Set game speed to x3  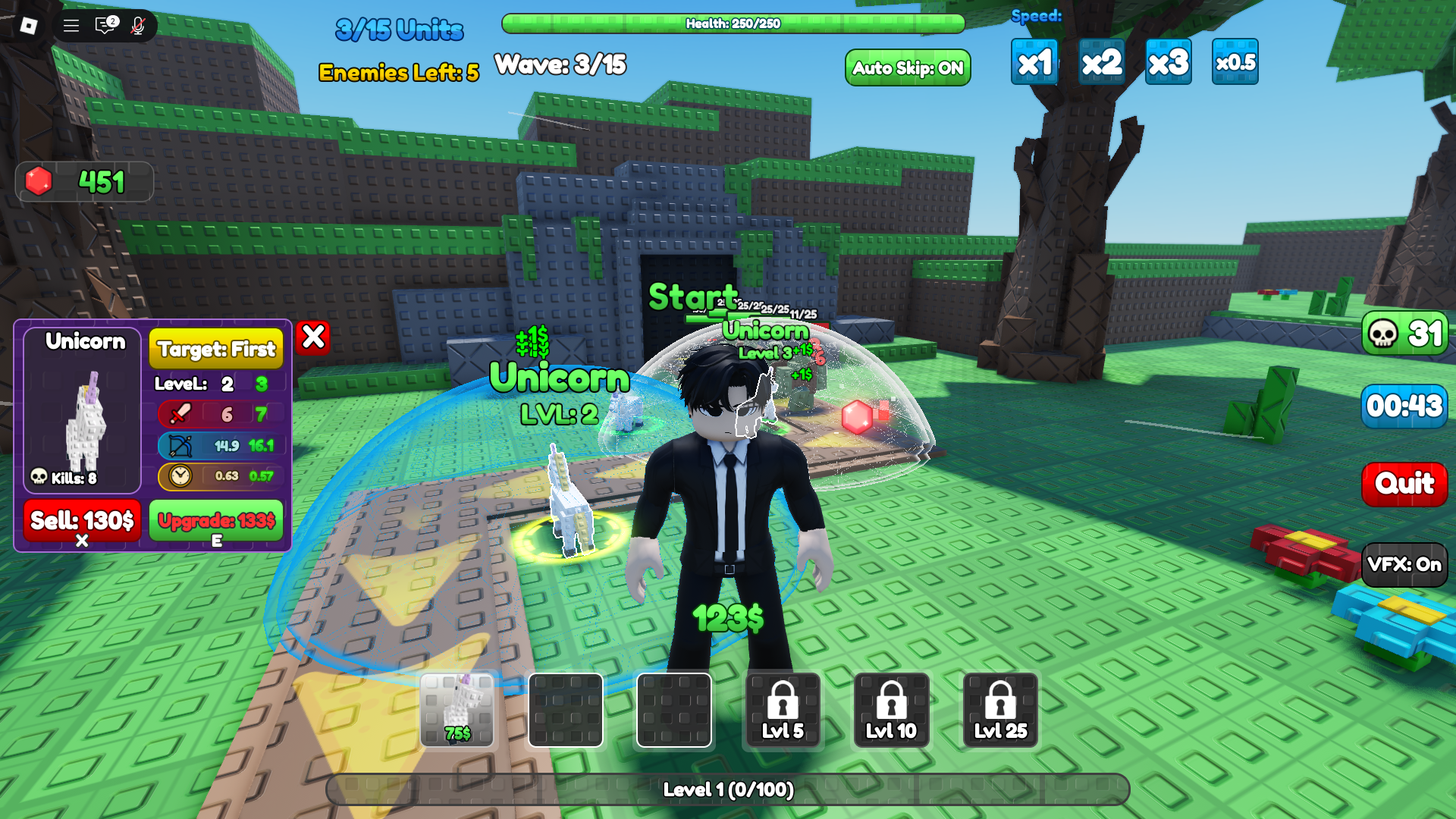pyautogui.click(x=1168, y=62)
